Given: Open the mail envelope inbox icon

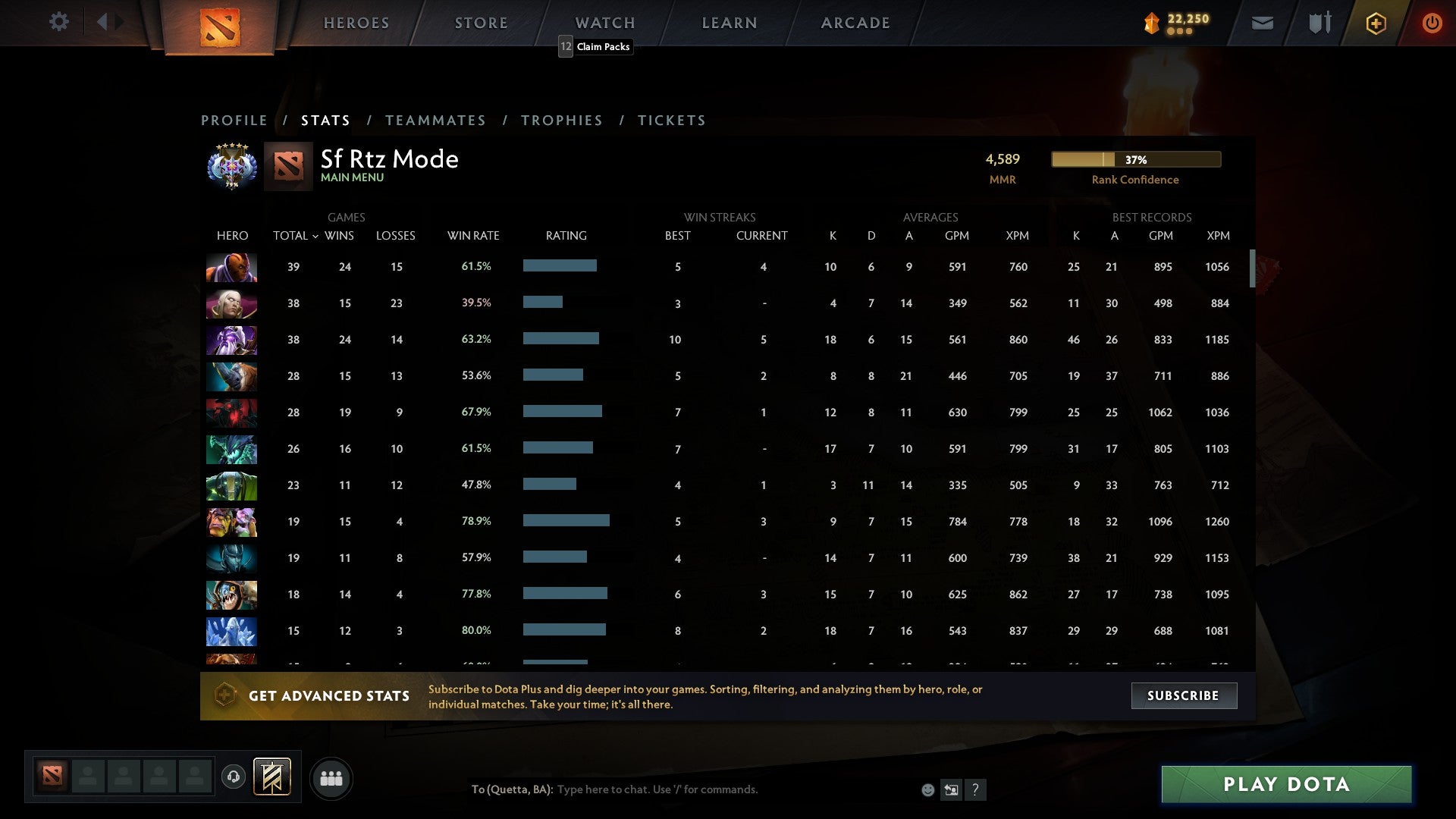Looking at the screenshot, I should coord(1262,23).
